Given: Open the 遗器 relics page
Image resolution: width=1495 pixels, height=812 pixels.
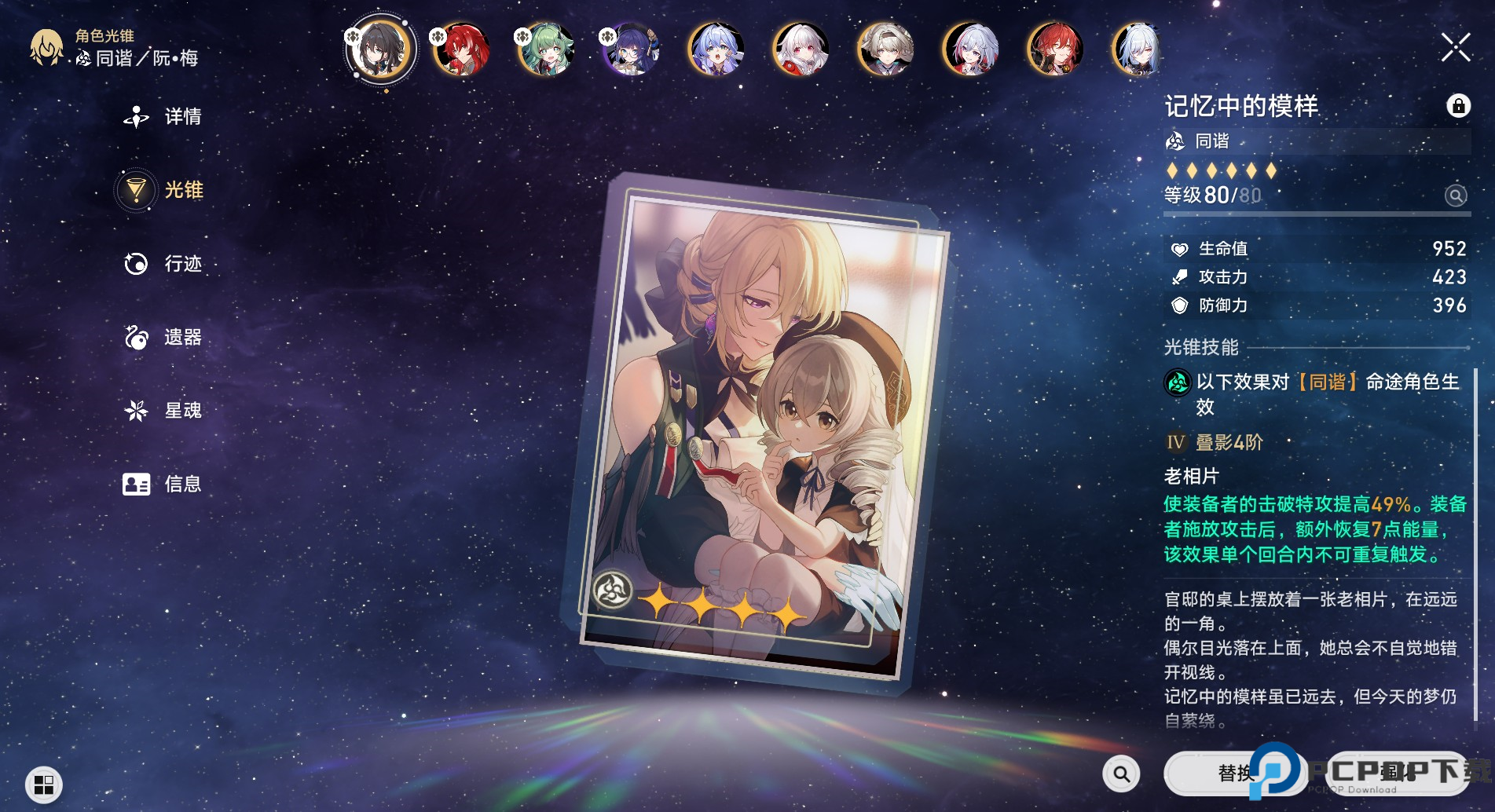Looking at the screenshot, I should click(x=163, y=338).
